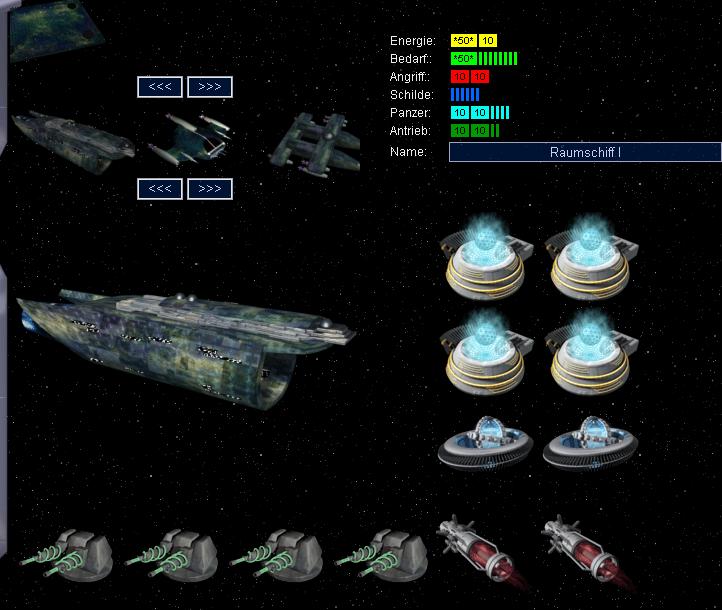Click the <<< button above the hull thumbnails
This screenshot has height=610, width=722.
[160, 87]
